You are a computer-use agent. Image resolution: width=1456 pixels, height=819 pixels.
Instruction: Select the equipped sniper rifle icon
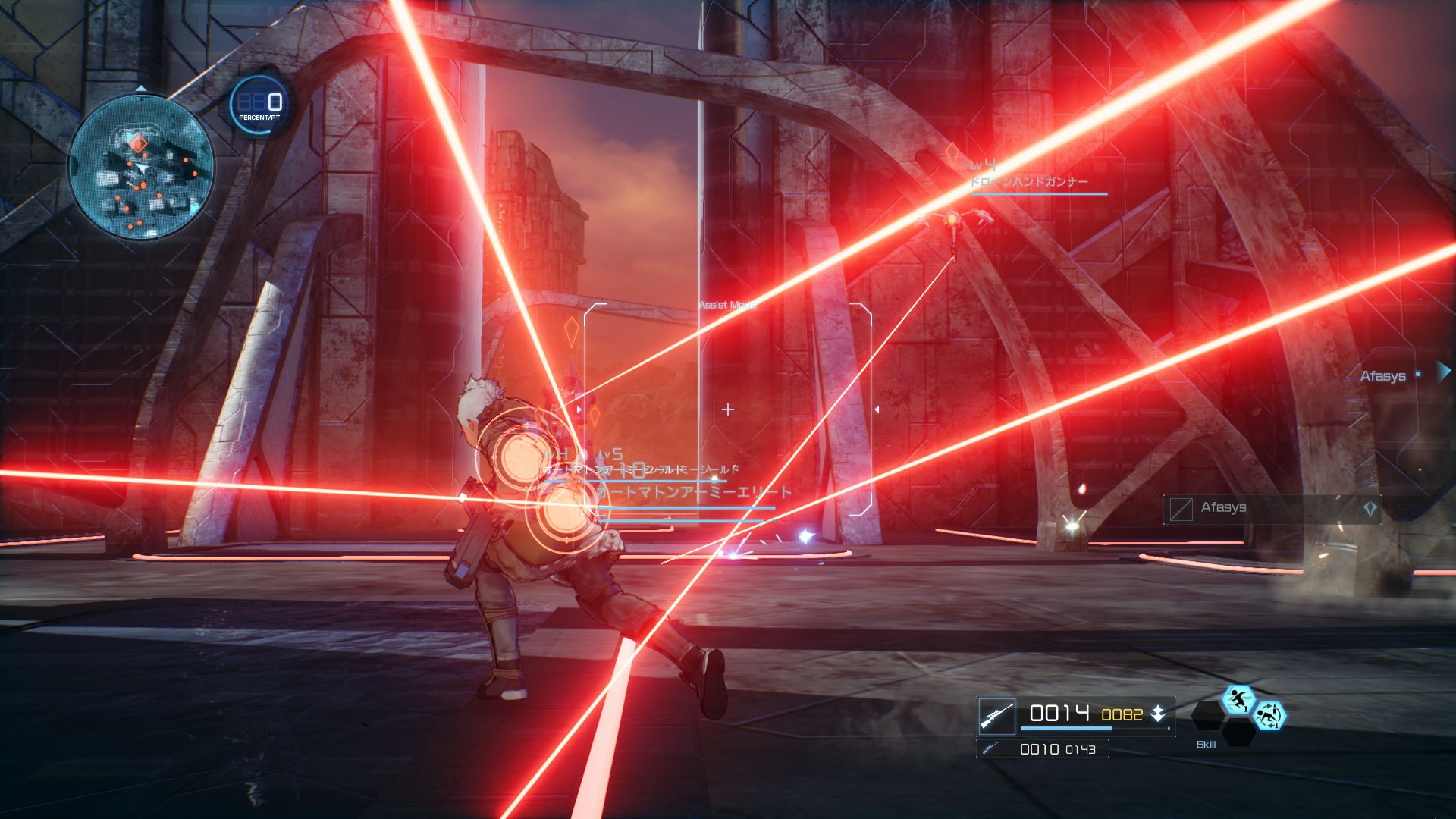[x=996, y=715]
